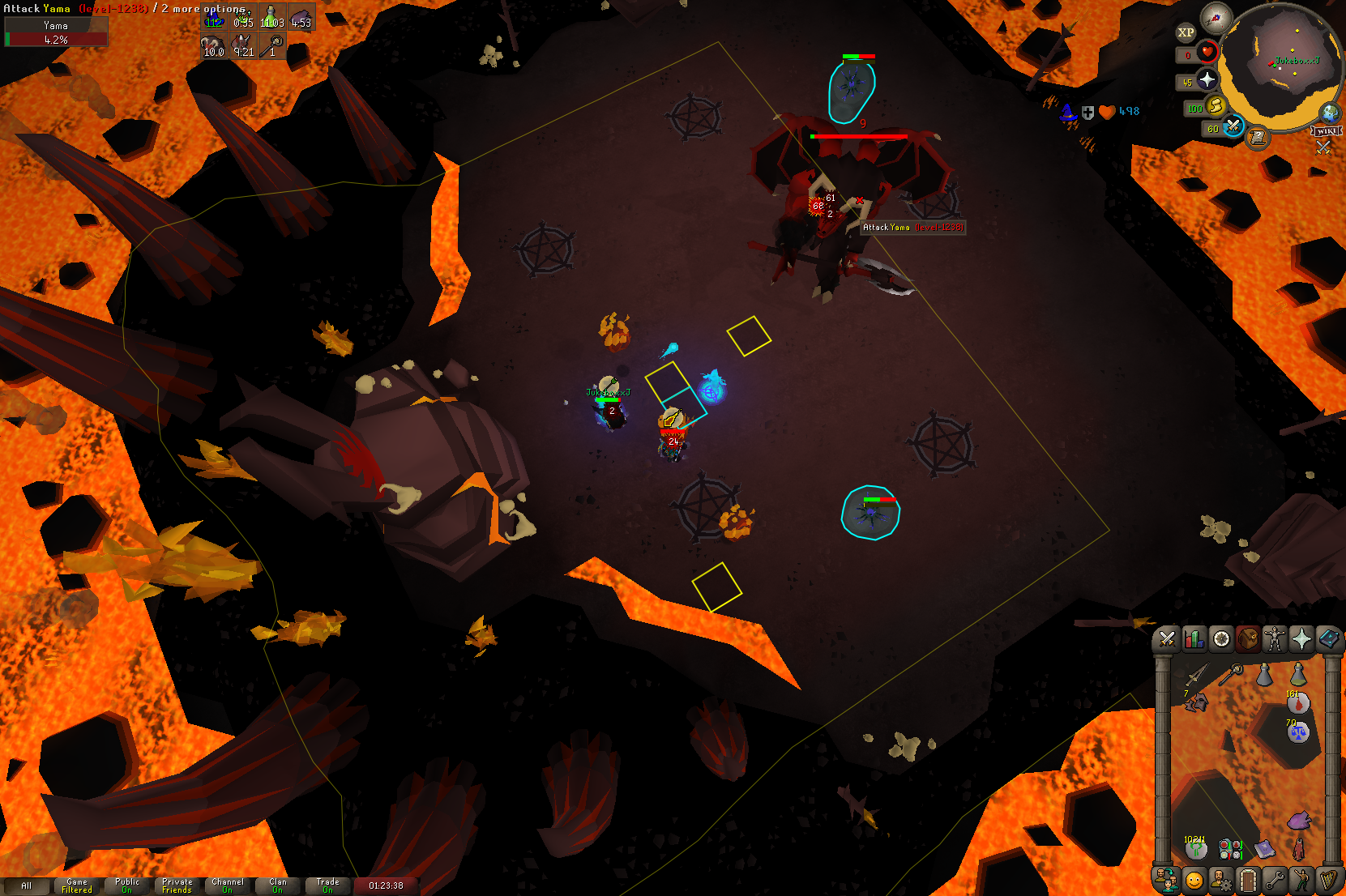This screenshot has width=1346, height=896.
Task: Switch chat to Game filter tab
Action: tap(77, 885)
